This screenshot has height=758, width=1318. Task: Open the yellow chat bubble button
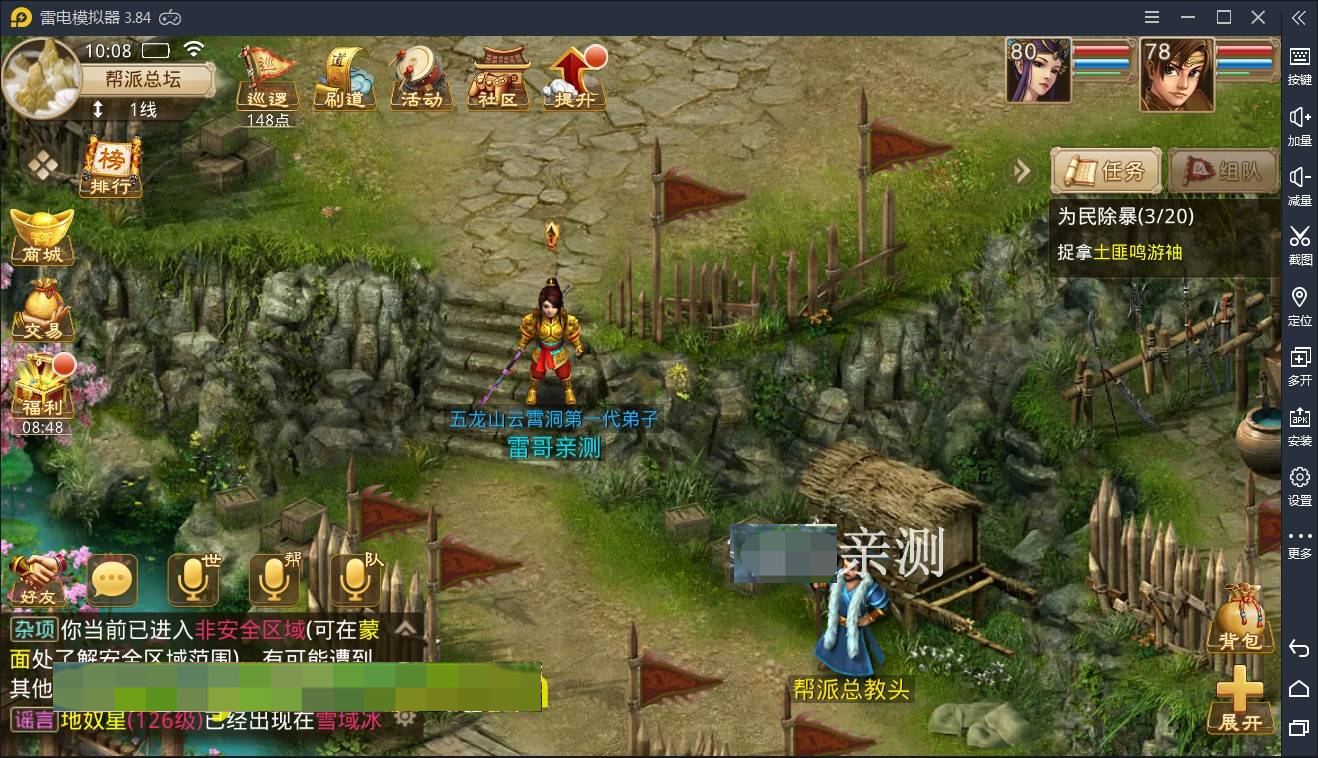pos(112,580)
